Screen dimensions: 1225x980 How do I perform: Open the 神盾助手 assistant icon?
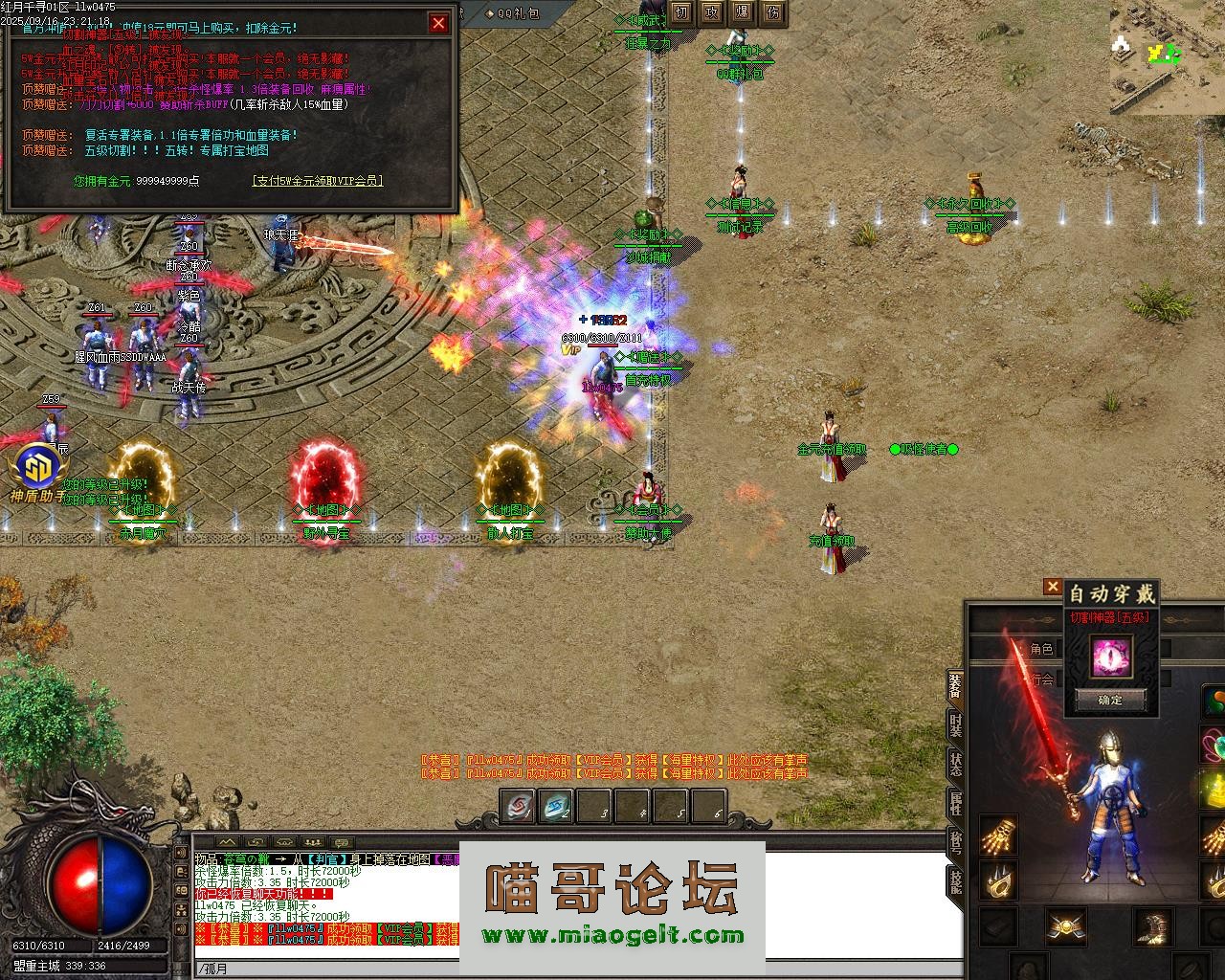tap(37, 471)
